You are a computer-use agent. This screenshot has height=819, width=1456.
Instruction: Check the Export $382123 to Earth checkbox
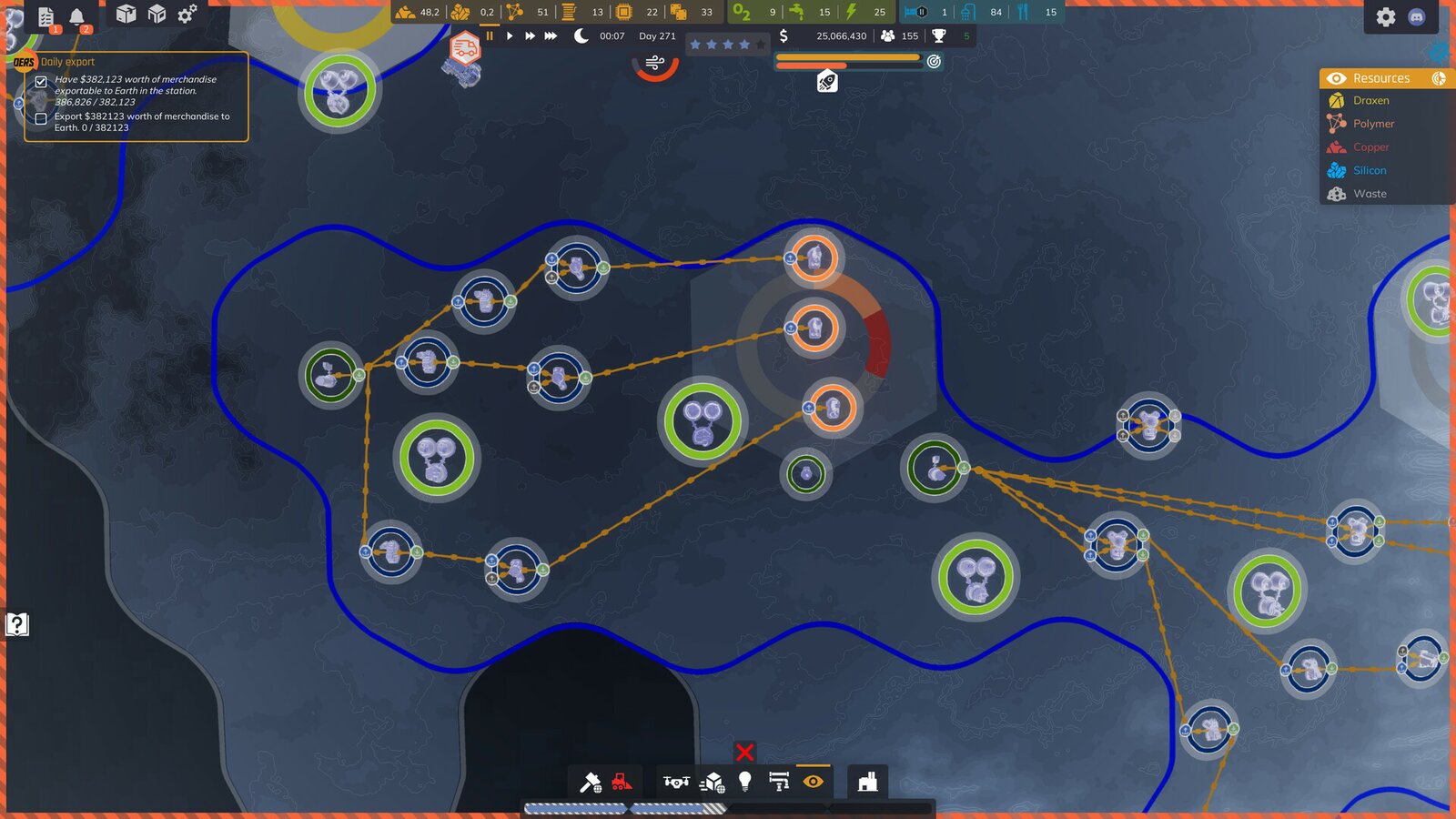click(x=40, y=118)
